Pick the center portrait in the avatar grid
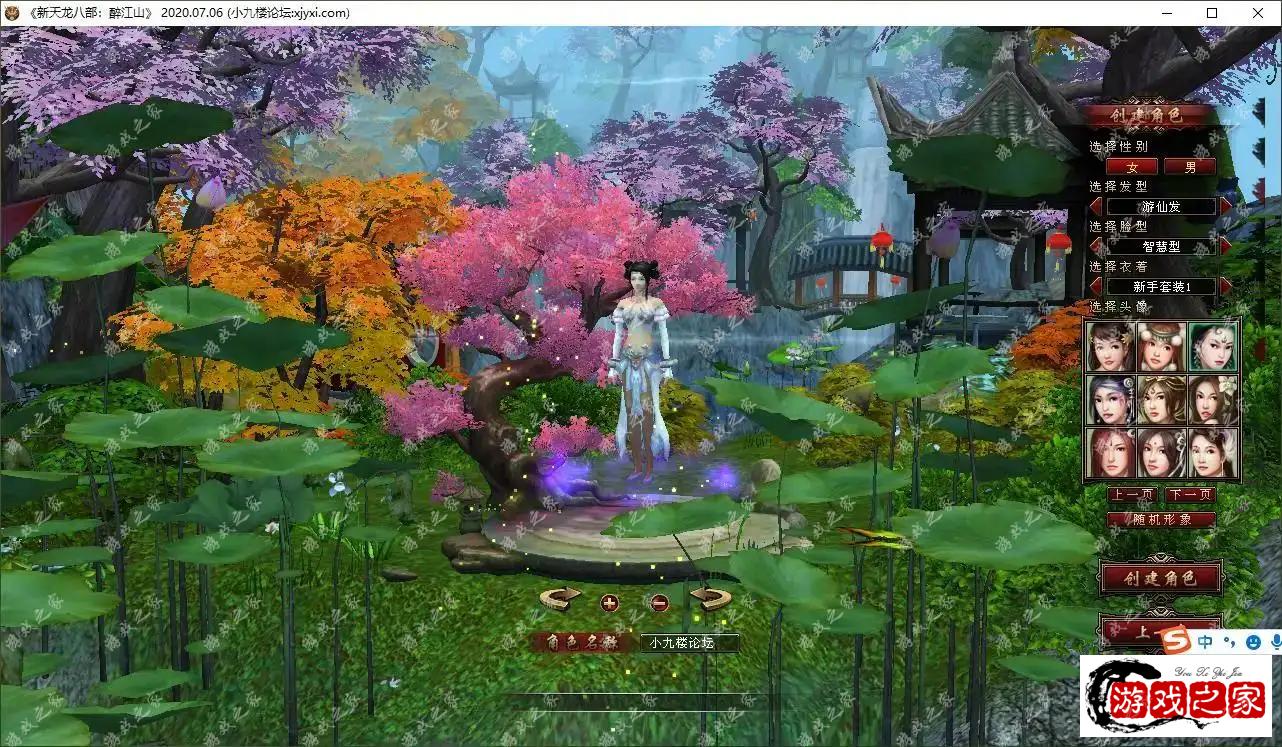 click(1162, 399)
